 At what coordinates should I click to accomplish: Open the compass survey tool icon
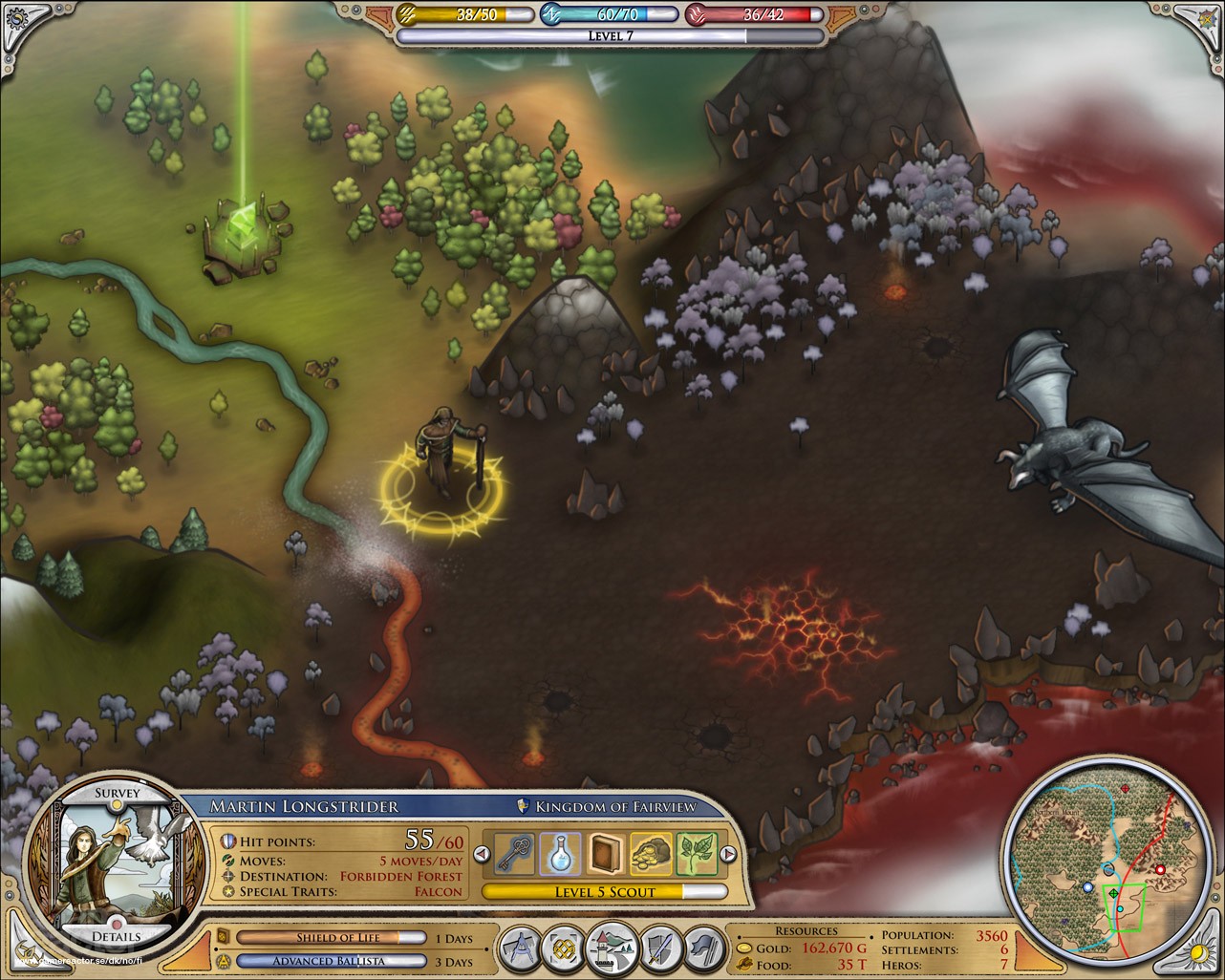click(x=519, y=948)
